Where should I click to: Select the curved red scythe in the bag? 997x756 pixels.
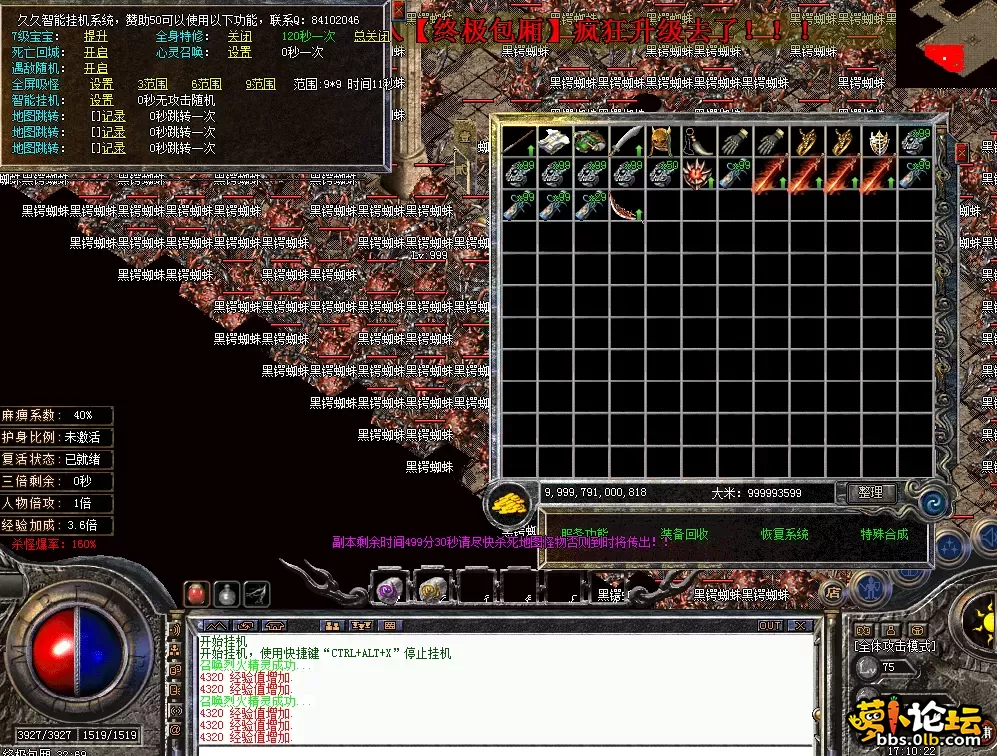point(626,209)
